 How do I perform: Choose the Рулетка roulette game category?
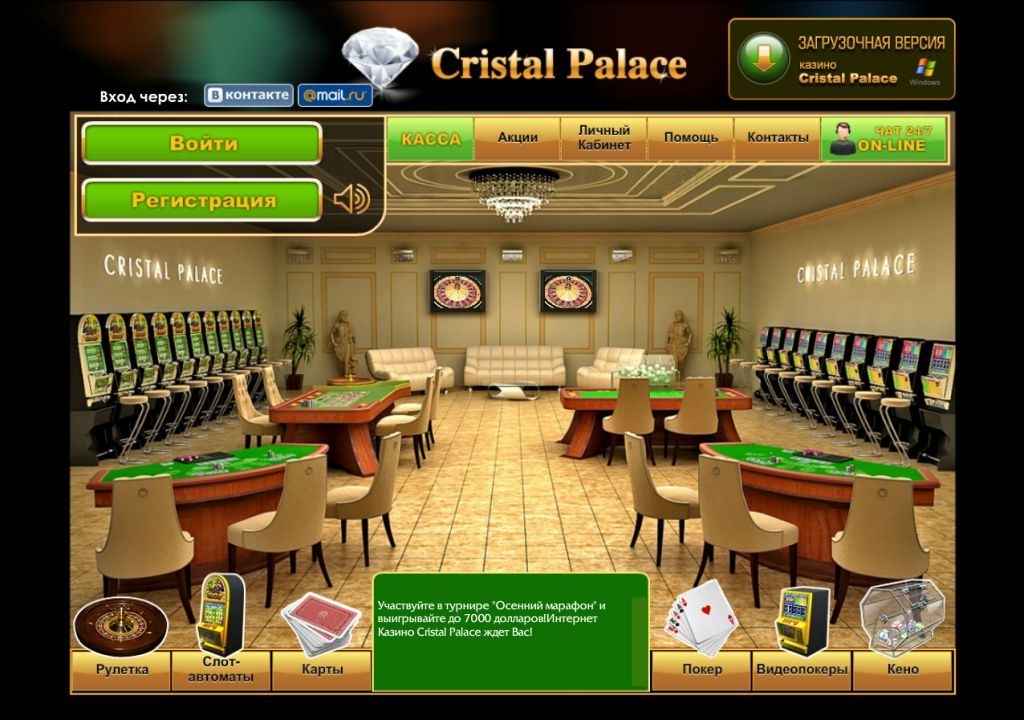(121, 669)
